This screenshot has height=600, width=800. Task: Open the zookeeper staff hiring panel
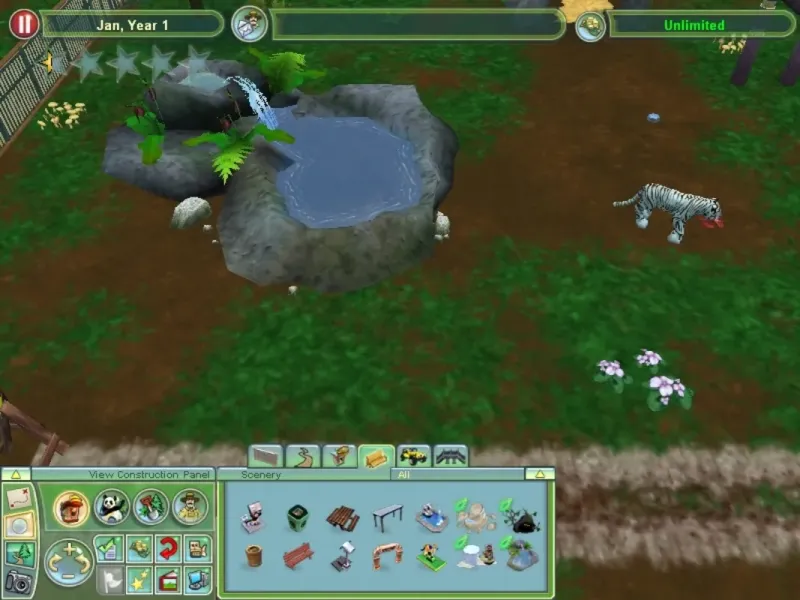[189, 507]
